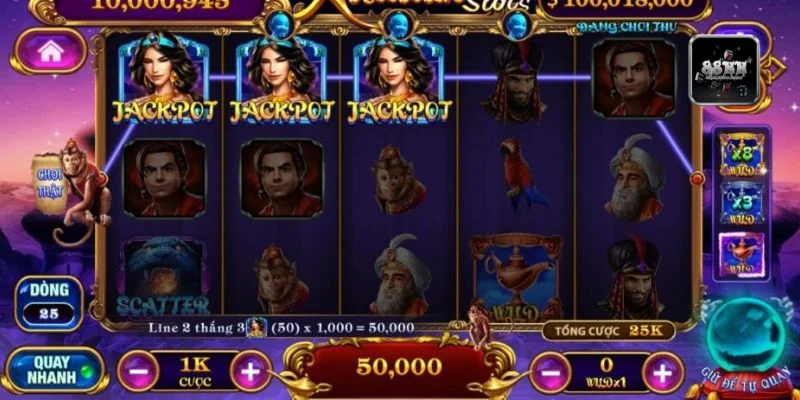
Task: Select the magic lamp Wild icon
Action: [x=739, y=255]
